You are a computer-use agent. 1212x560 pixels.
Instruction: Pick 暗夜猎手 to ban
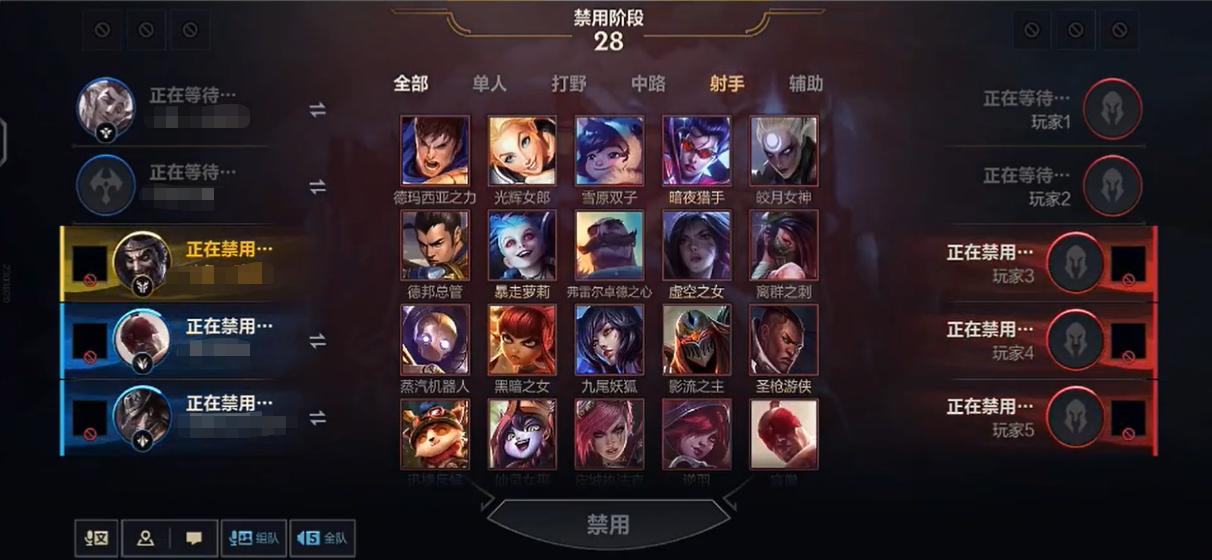click(x=697, y=151)
